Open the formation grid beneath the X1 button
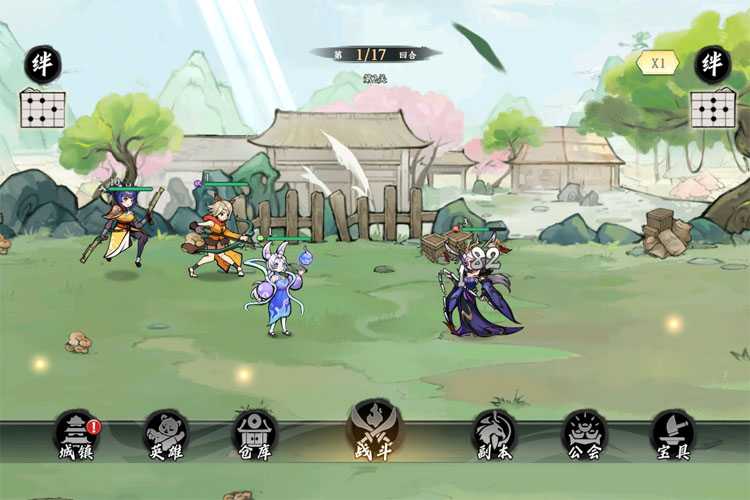The image size is (750, 500). [x=712, y=108]
